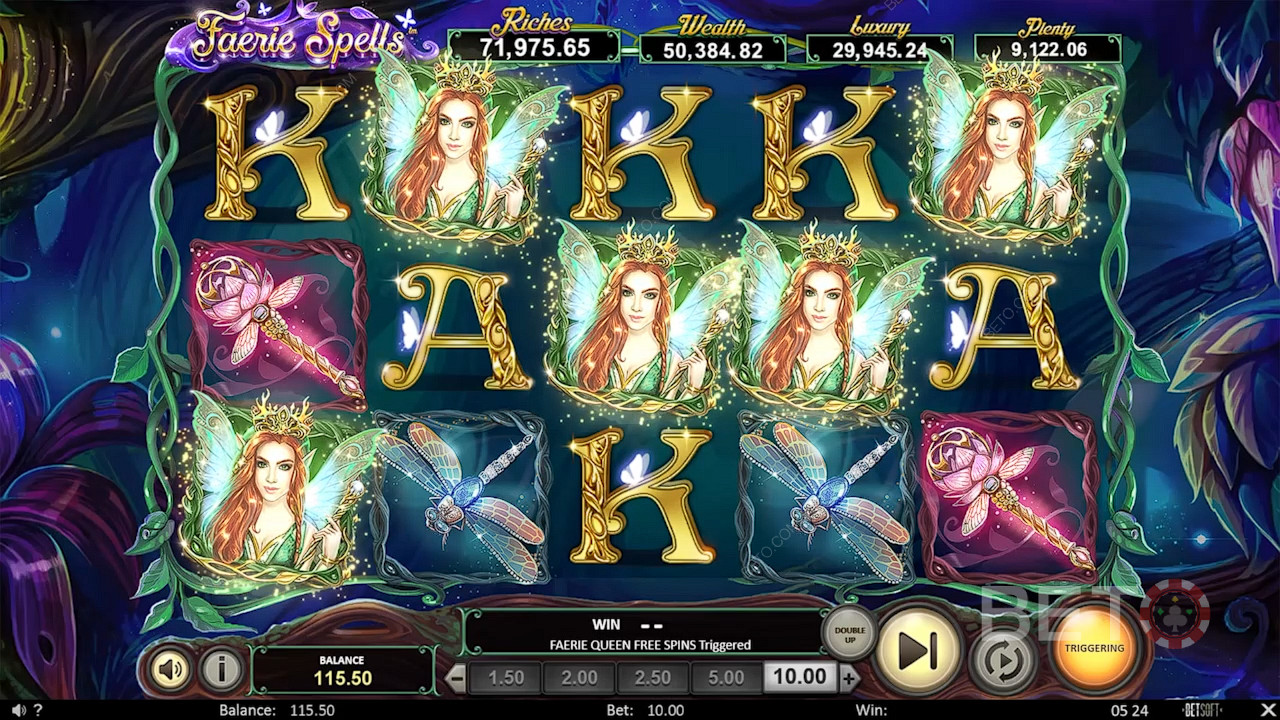
Task: Set the bet to 2.50
Action: [x=652, y=678]
